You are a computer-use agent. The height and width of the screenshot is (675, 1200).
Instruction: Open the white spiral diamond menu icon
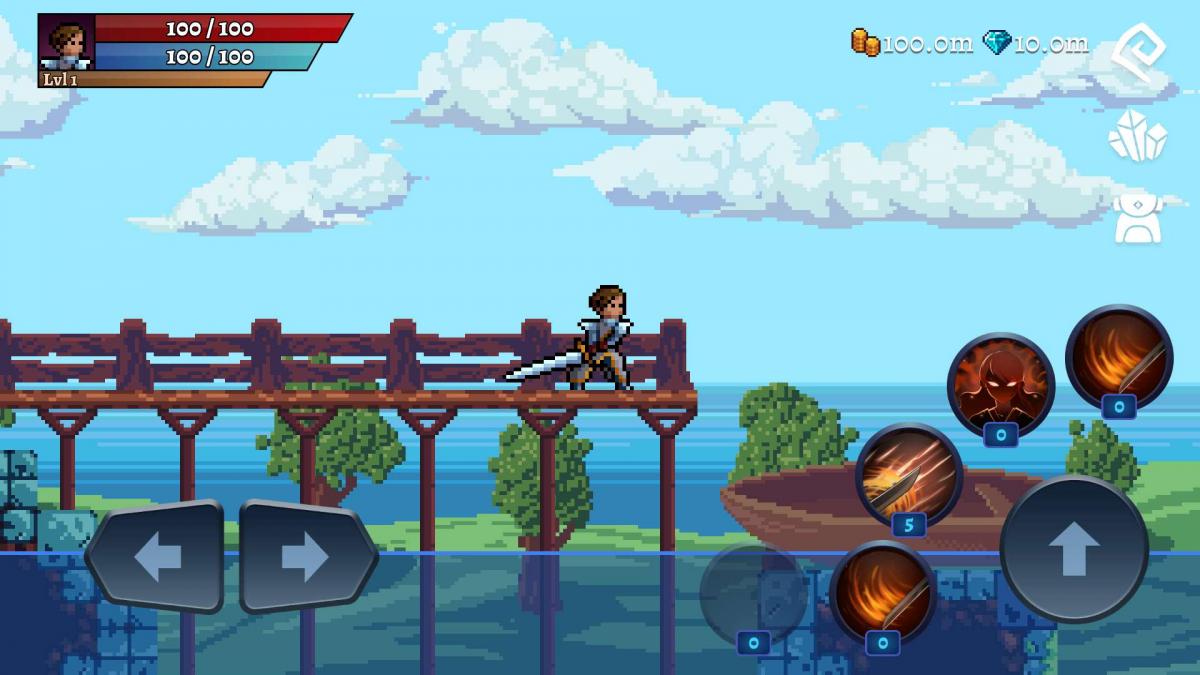tap(1138, 52)
